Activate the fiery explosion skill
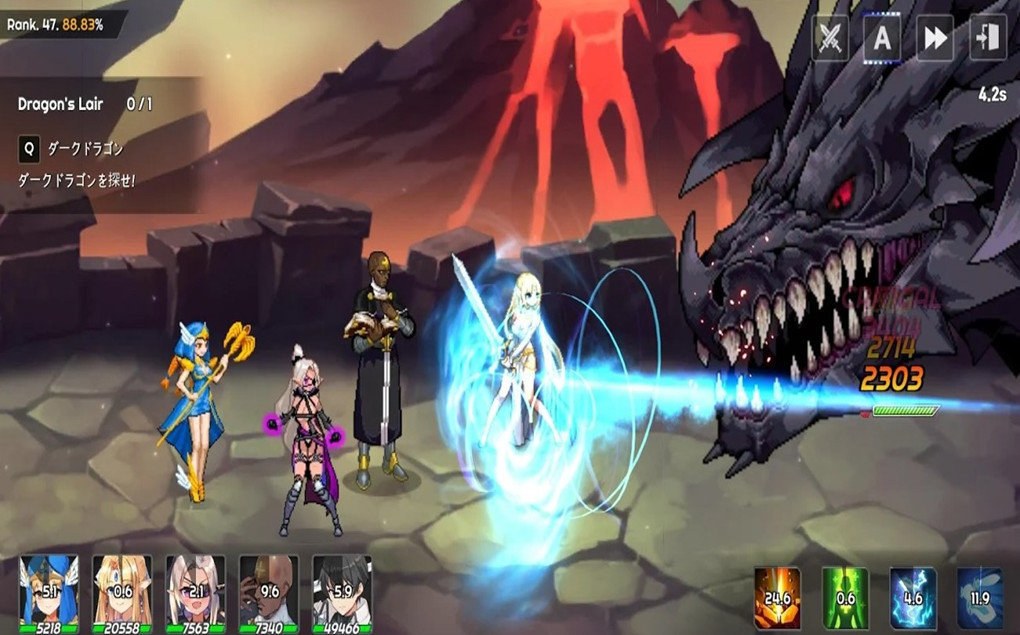This screenshot has width=1020, height=635. [777, 598]
